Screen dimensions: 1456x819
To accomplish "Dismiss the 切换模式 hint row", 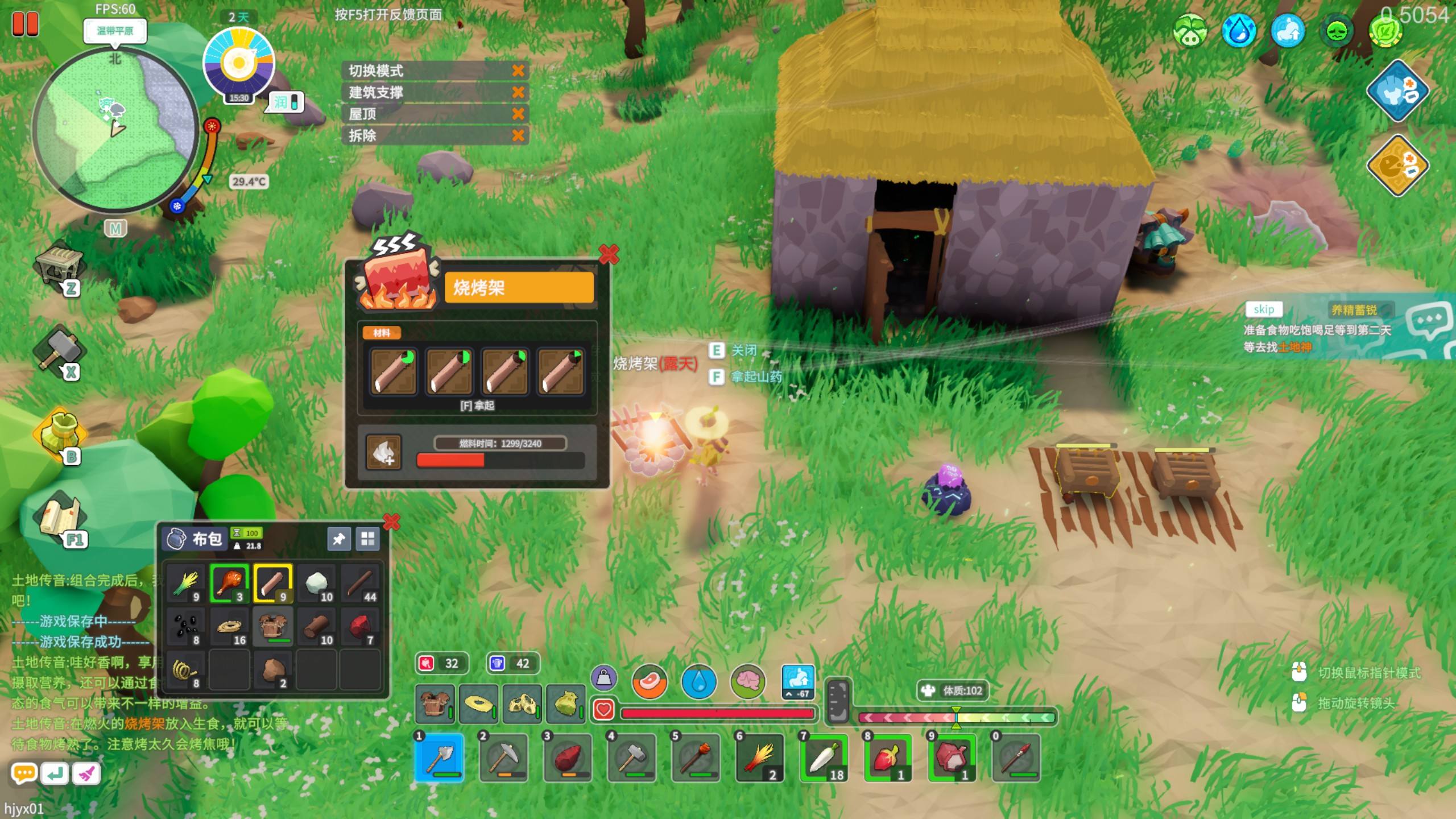I will (518, 71).
